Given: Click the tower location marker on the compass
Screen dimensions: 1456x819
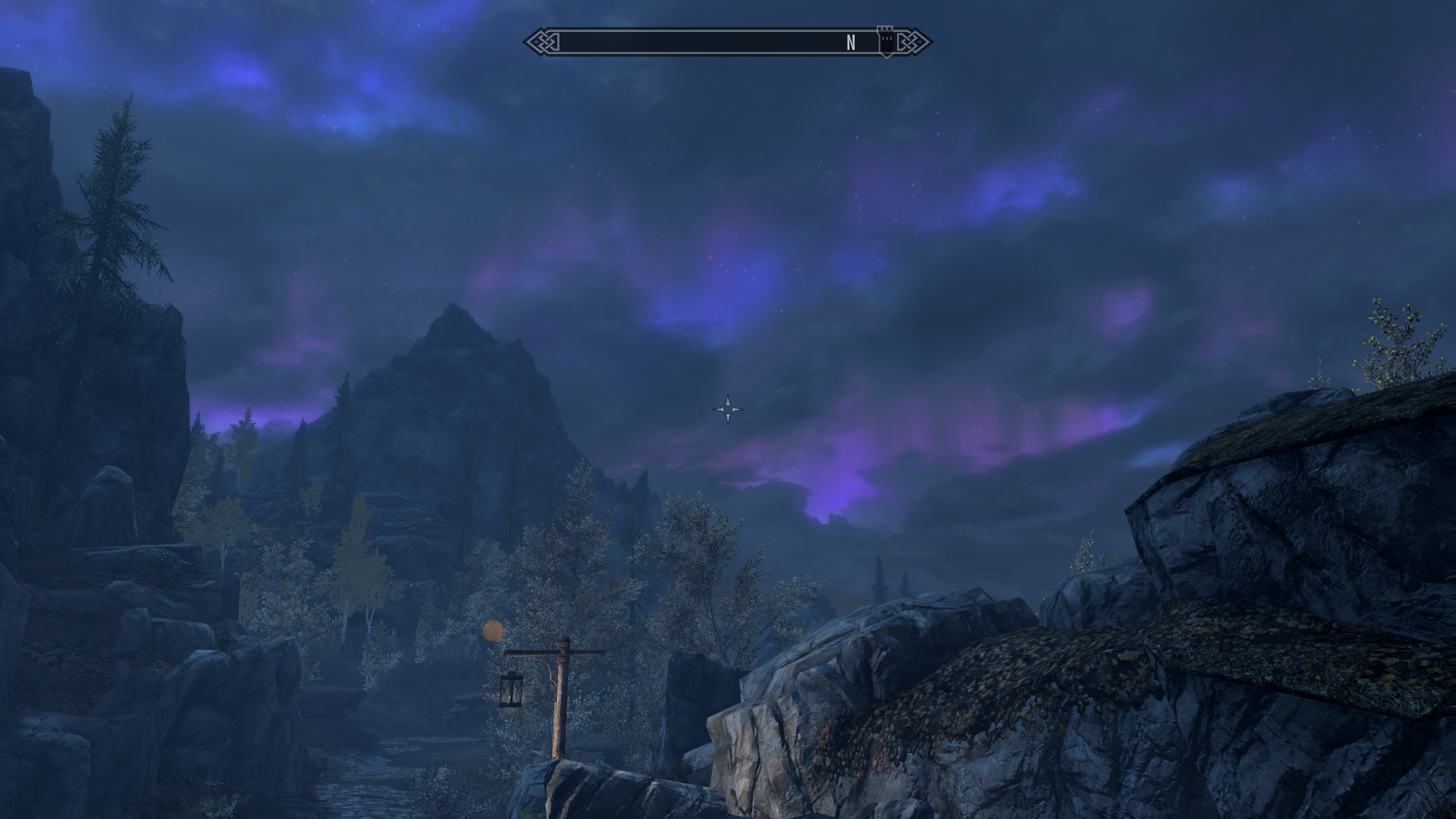Looking at the screenshot, I should (x=885, y=41).
